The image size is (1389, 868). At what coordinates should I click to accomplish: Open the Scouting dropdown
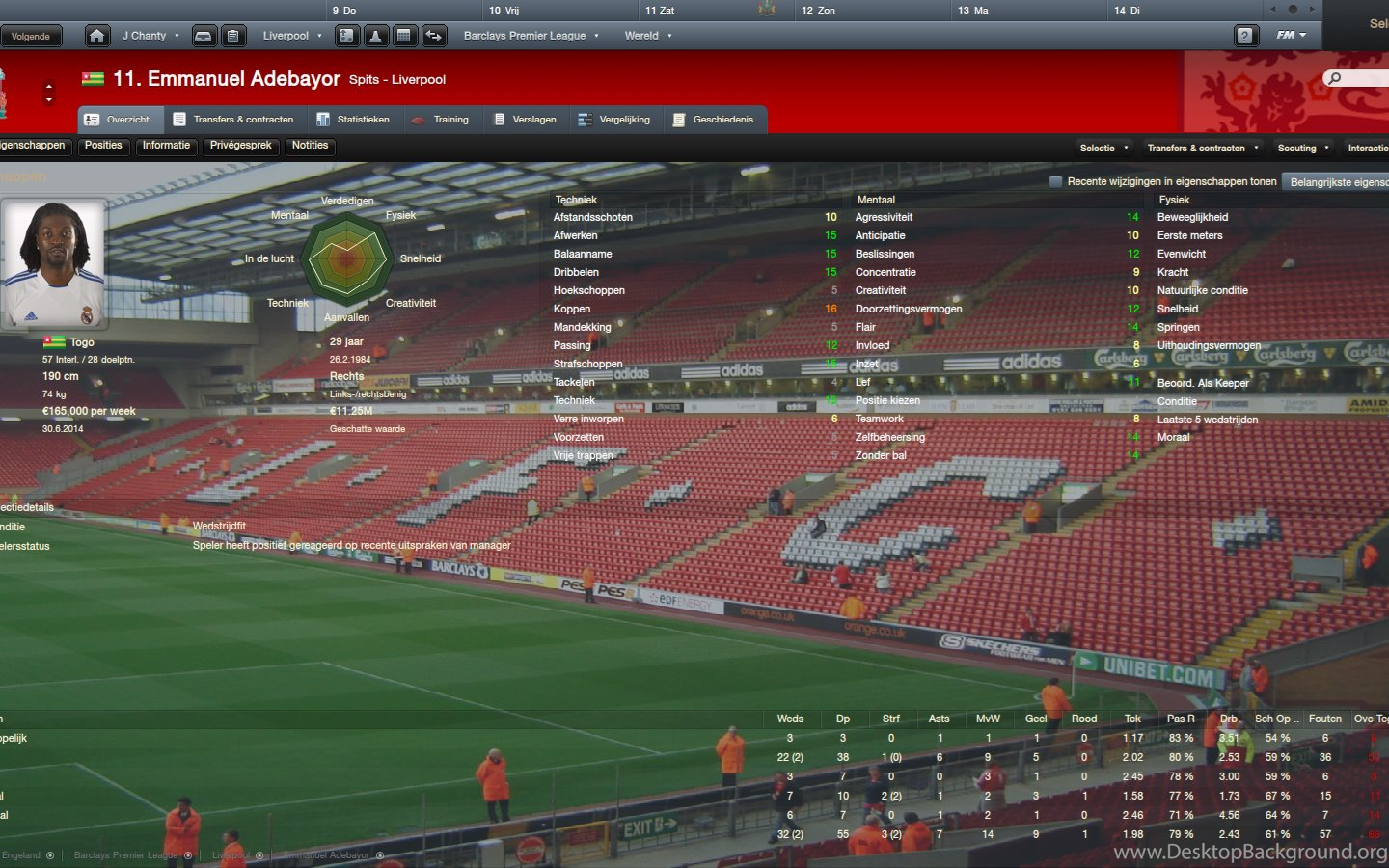(x=1302, y=149)
